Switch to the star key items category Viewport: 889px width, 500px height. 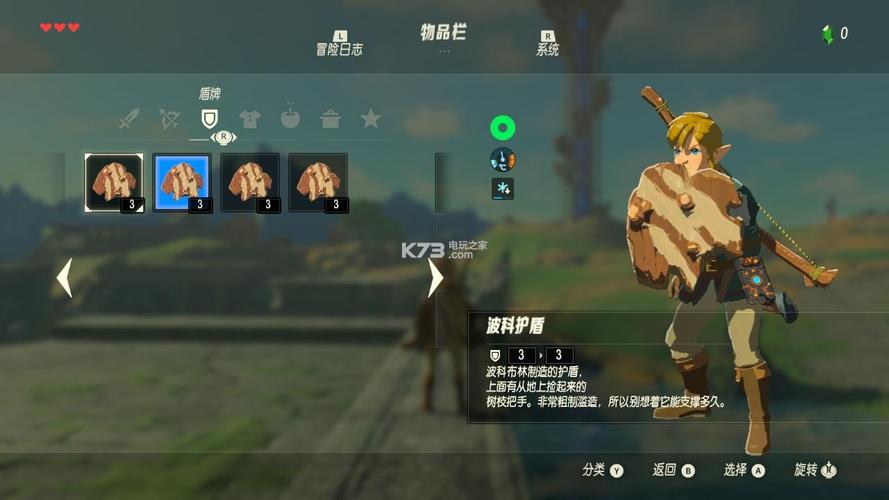[370, 119]
